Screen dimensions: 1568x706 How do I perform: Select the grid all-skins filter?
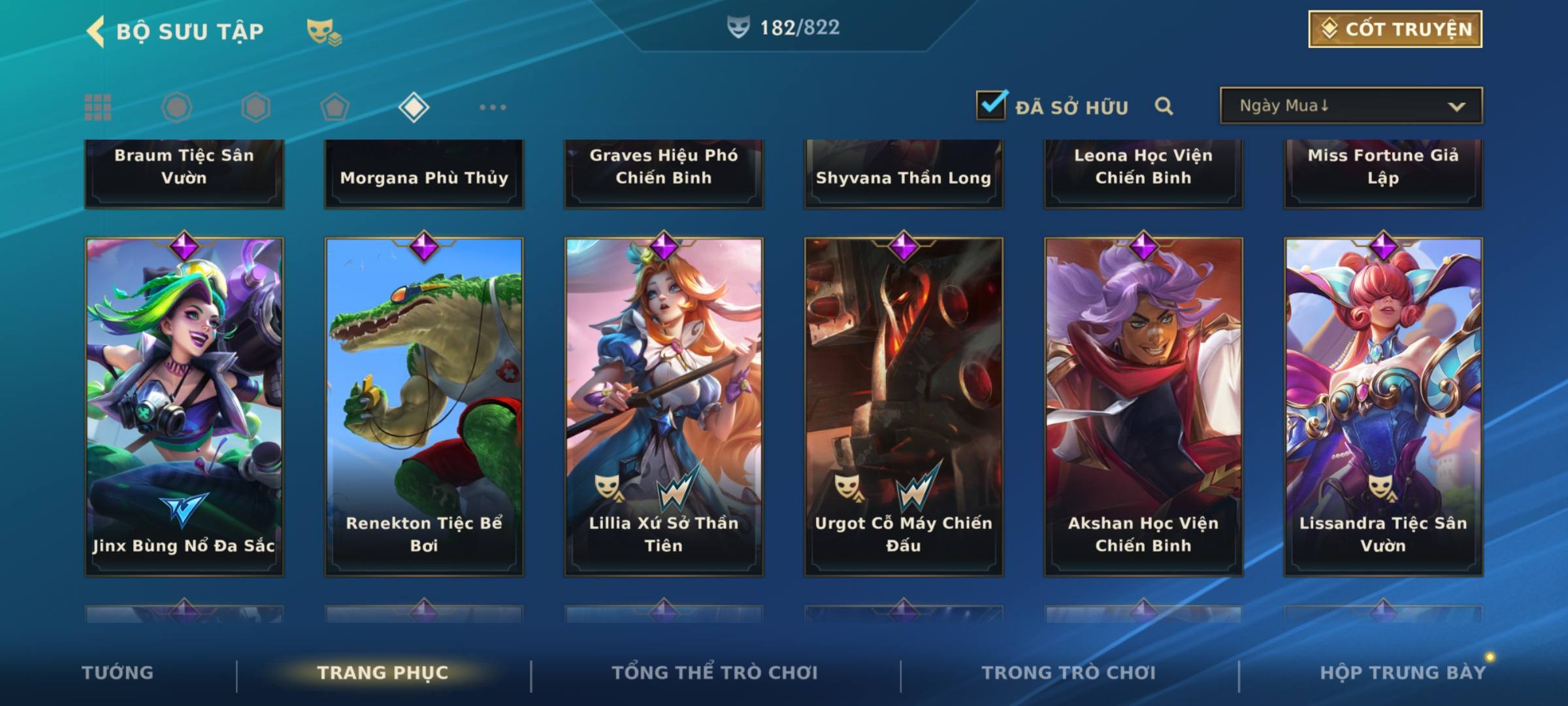[x=98, y=107]
